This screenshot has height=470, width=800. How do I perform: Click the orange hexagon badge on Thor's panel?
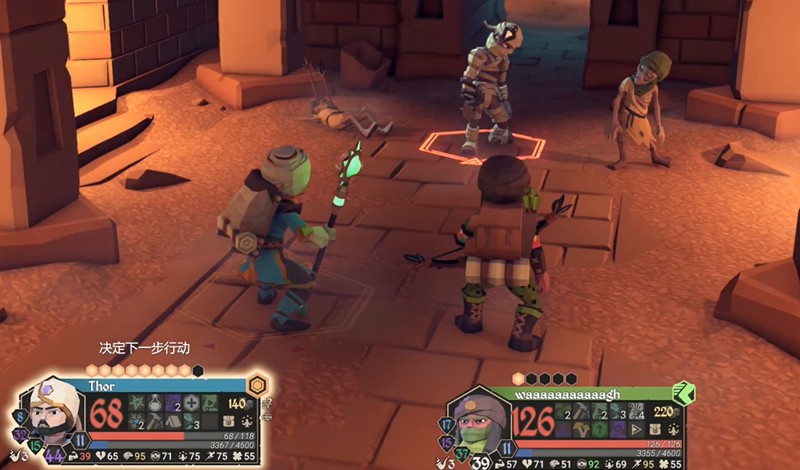coord(258,385)
